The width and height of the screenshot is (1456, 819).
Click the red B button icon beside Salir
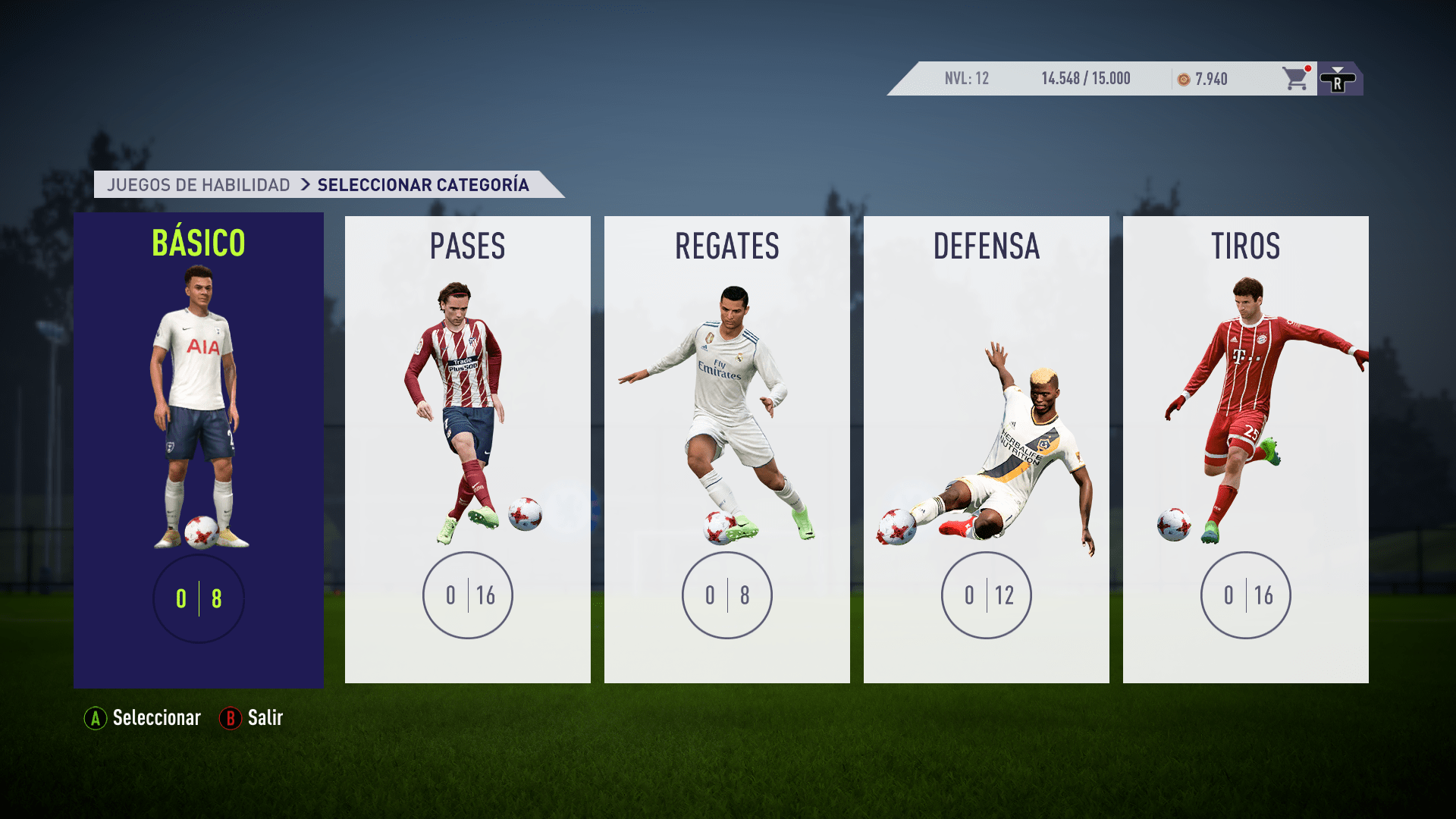(x=230, y=718)
